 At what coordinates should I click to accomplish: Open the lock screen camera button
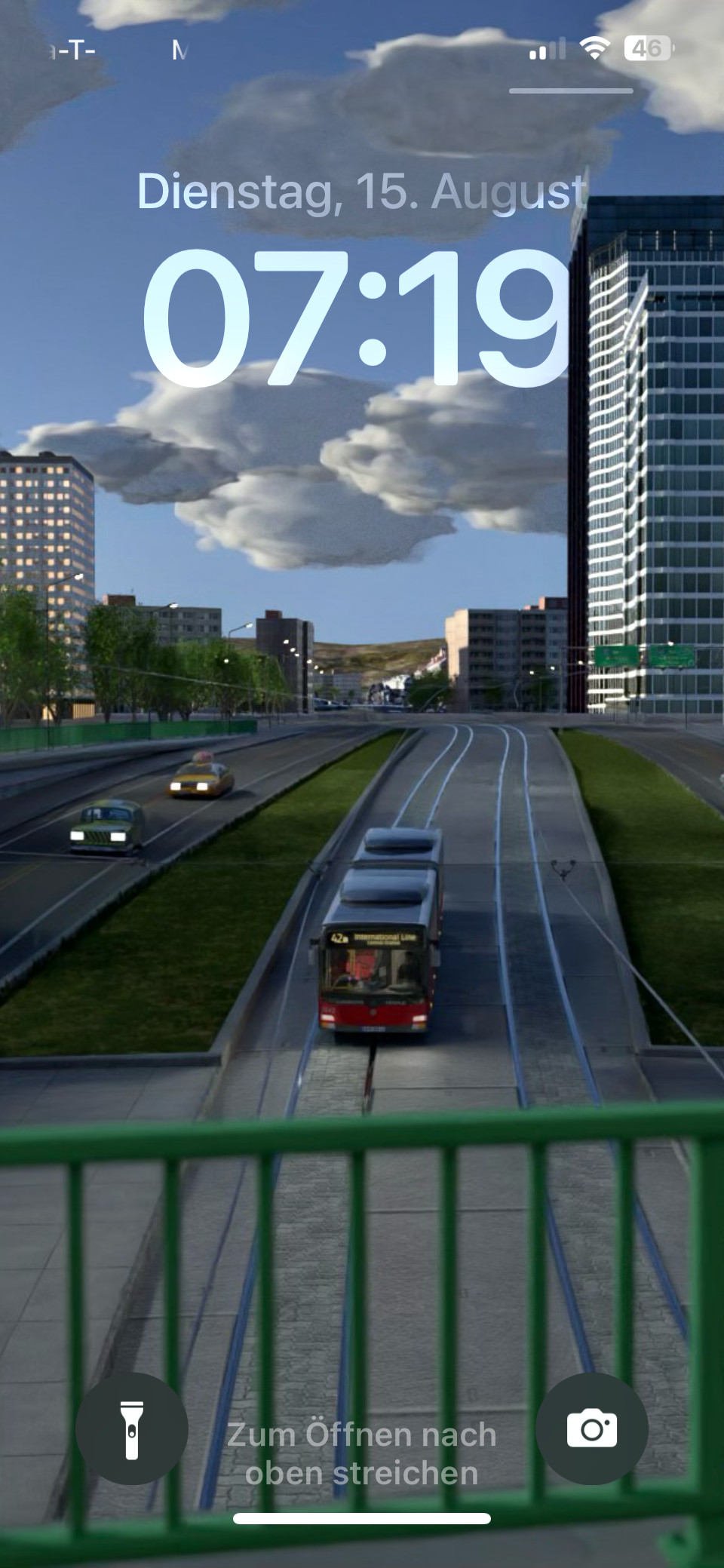591,1428
